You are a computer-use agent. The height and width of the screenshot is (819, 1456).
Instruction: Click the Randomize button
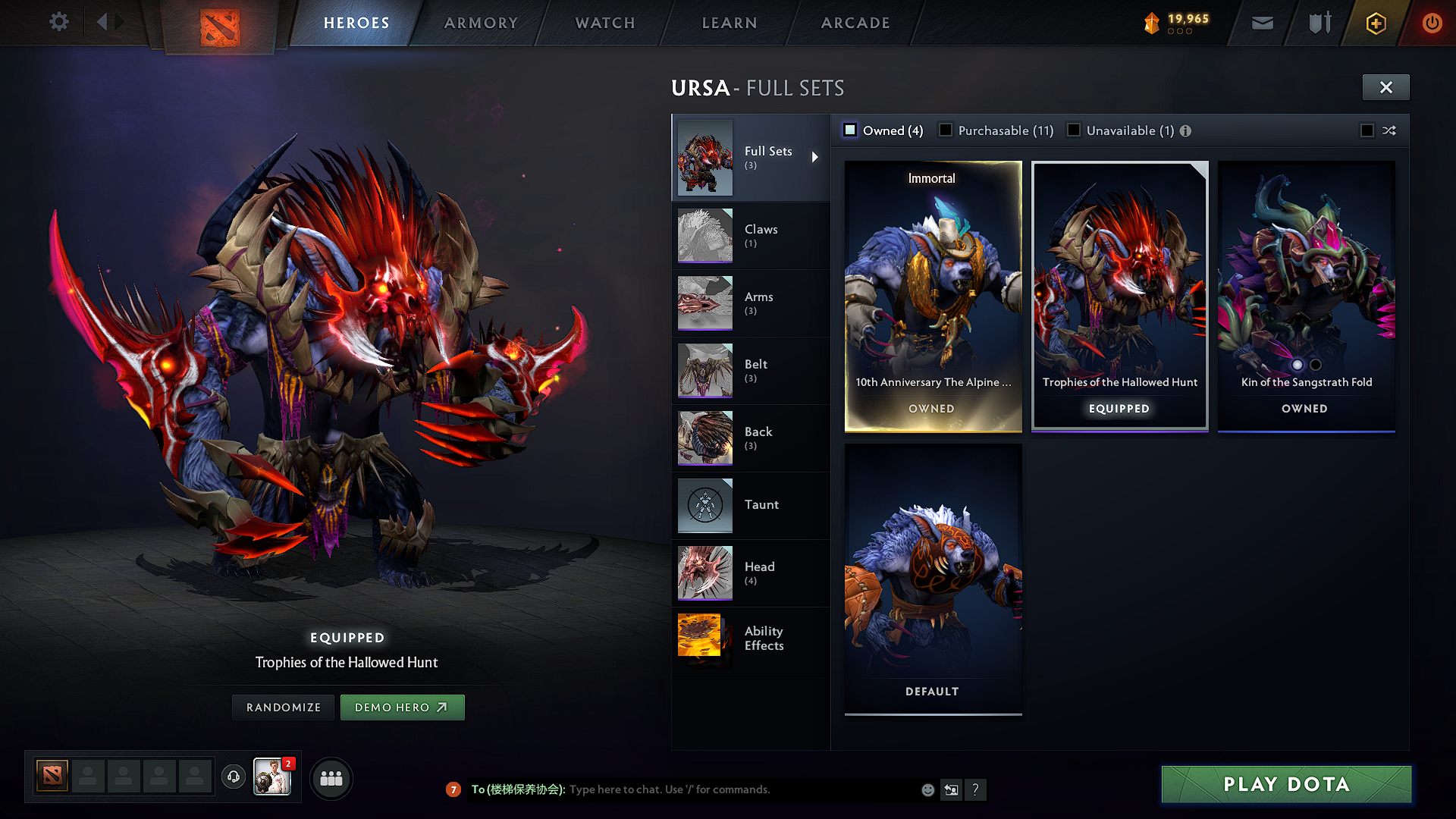click(284, 708)
